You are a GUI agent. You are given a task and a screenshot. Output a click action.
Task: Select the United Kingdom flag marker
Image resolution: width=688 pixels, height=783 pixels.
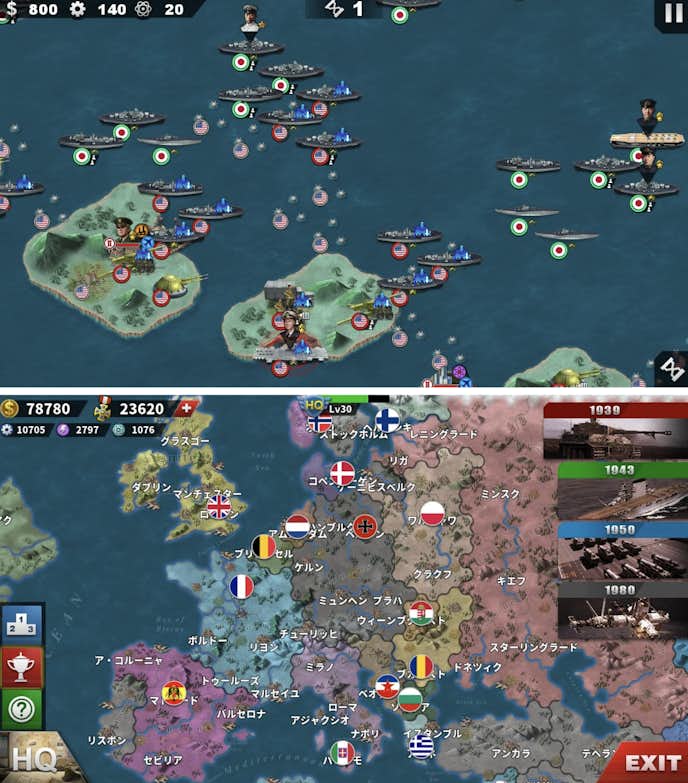[x=218, y=506]
